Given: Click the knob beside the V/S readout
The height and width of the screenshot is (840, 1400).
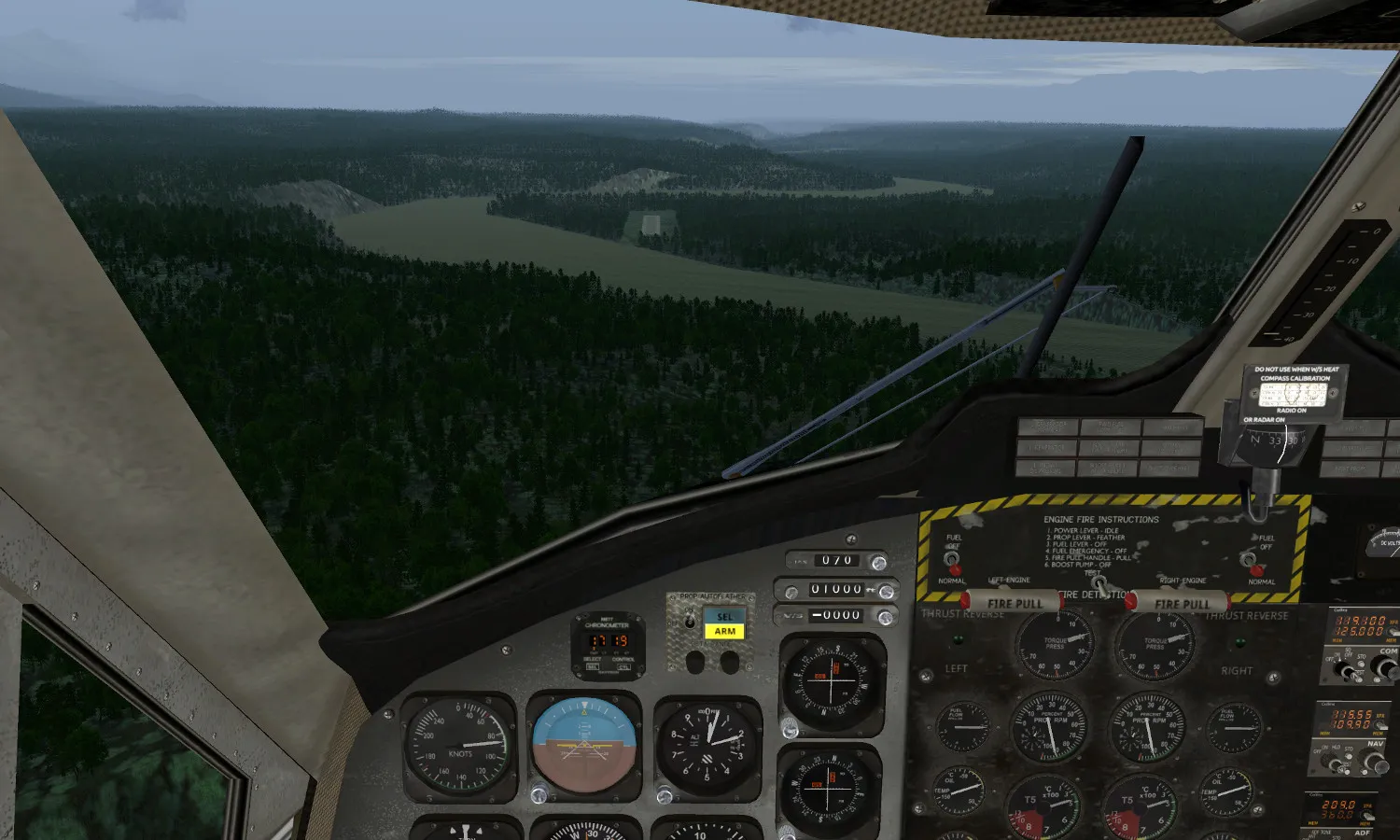Looking at the screenshot, I should coord(885,617).
